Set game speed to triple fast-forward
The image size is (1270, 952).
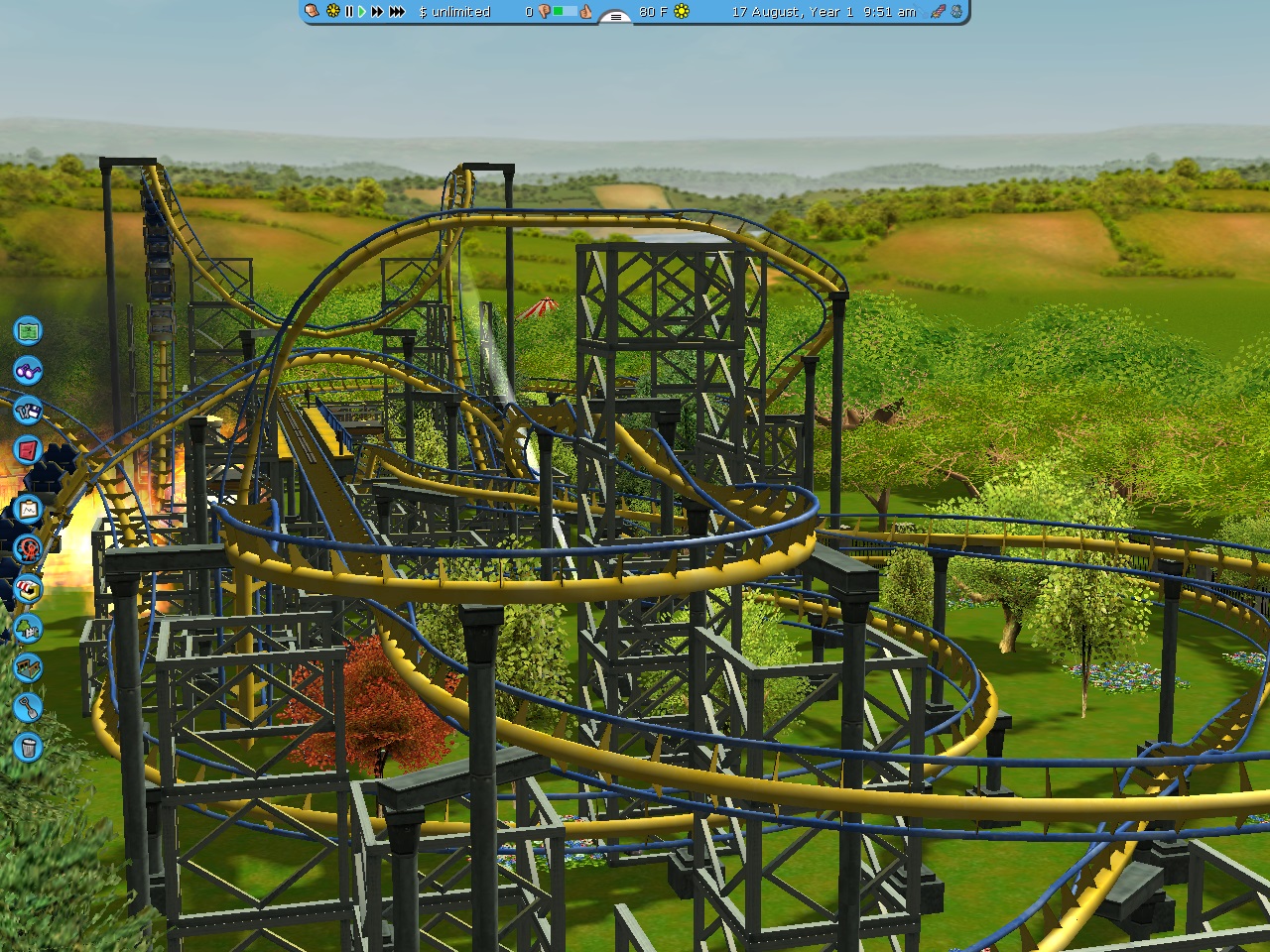[x=397, y=12]
